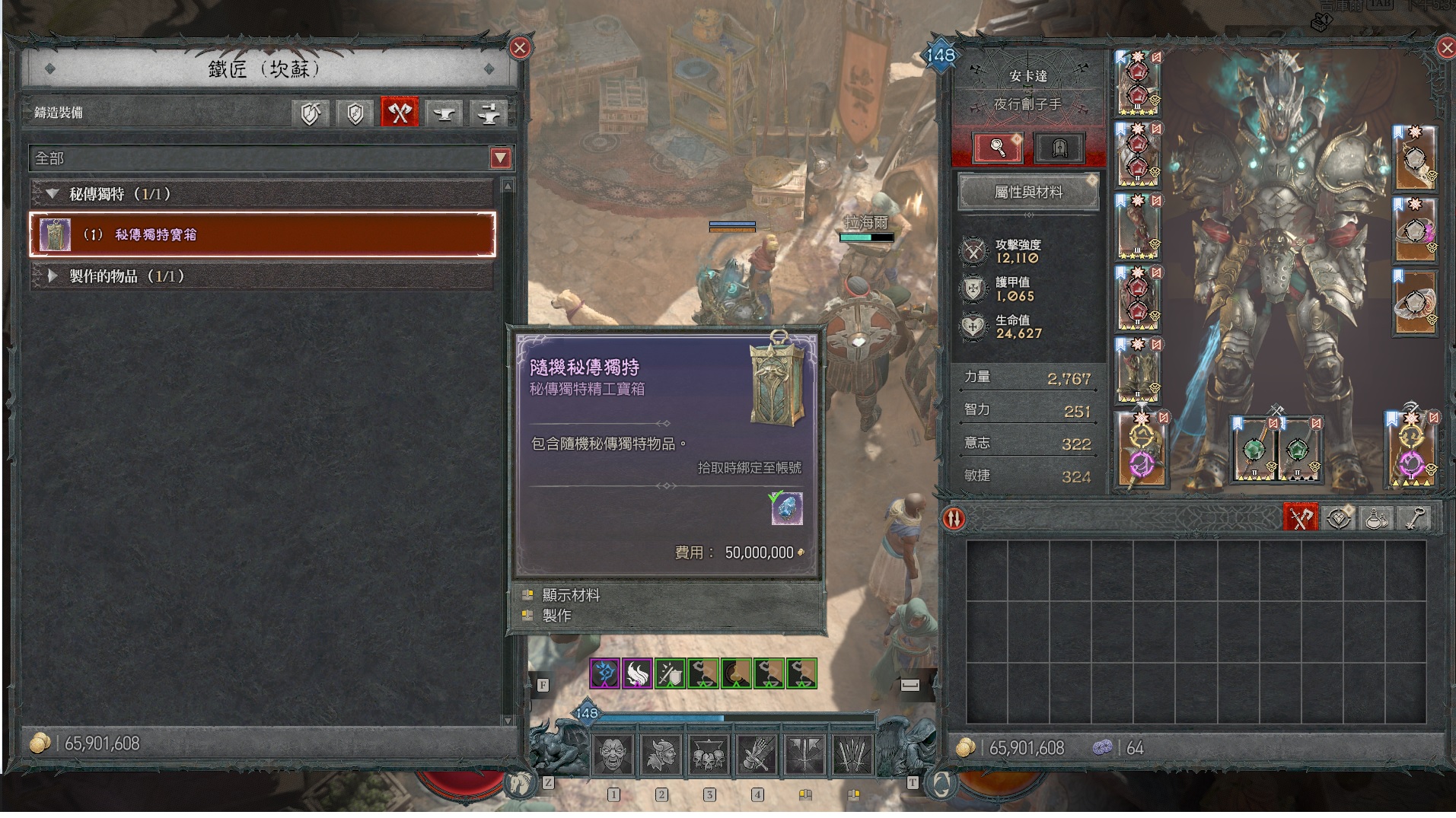Select the crossed axes blacksmith tab

400,113
